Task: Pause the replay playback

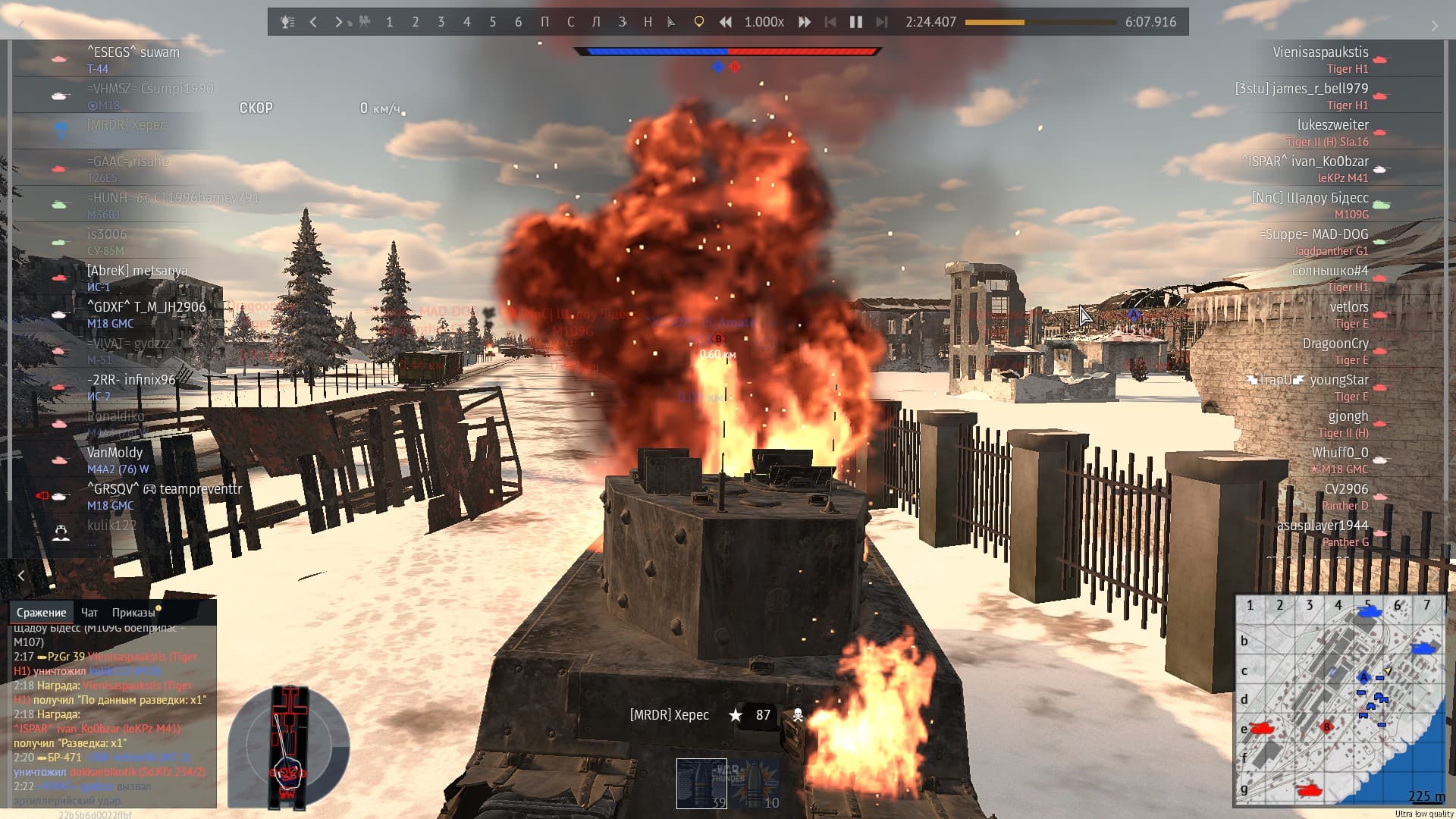Action: click(855, 22)
